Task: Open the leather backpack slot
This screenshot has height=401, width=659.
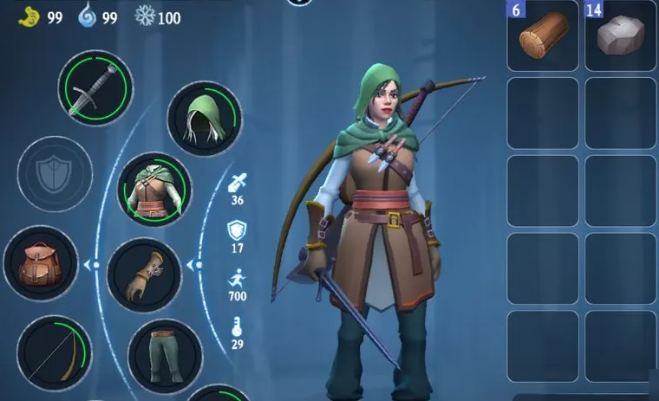Action: (40, 264)
